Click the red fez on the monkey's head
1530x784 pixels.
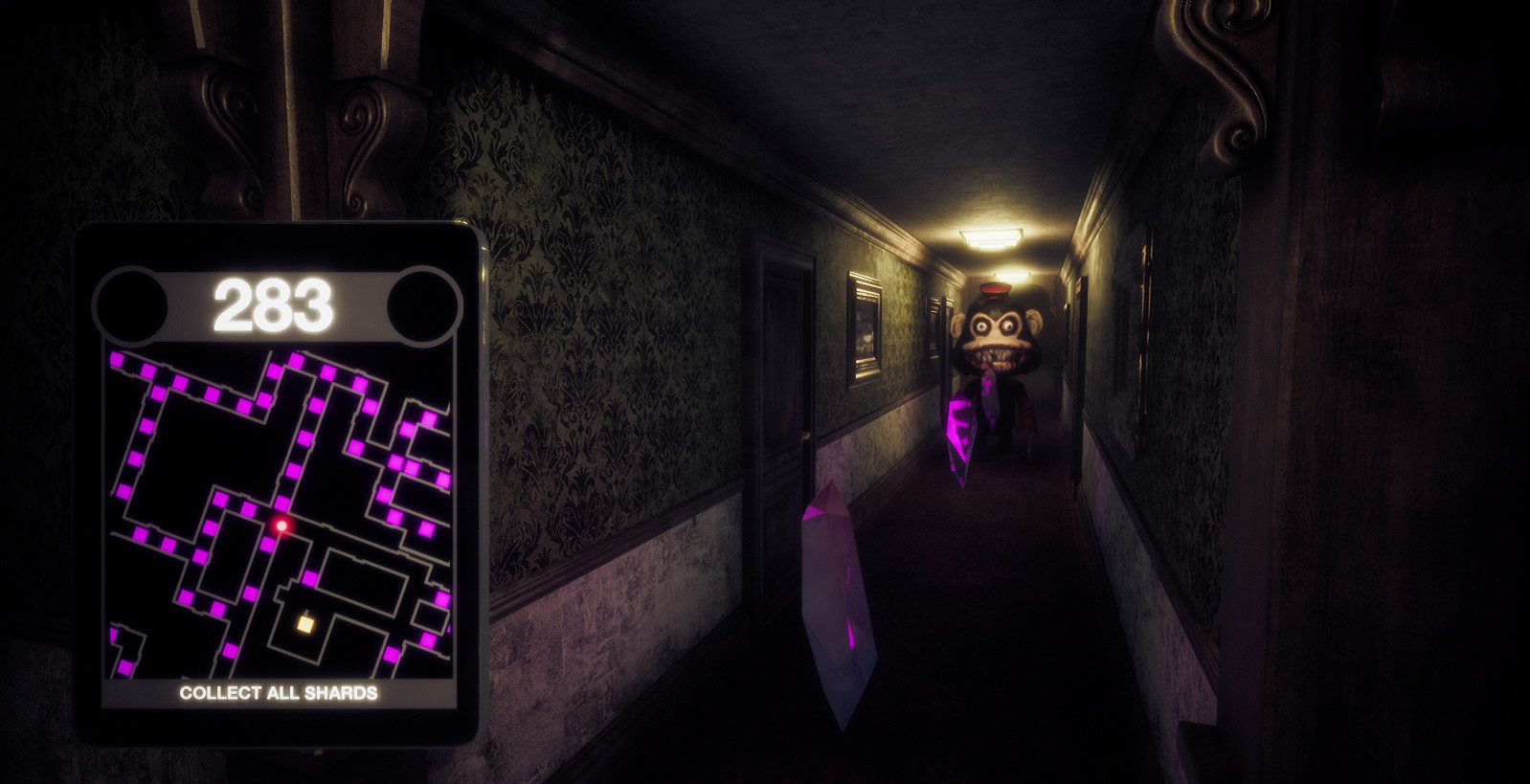(995, 288)
